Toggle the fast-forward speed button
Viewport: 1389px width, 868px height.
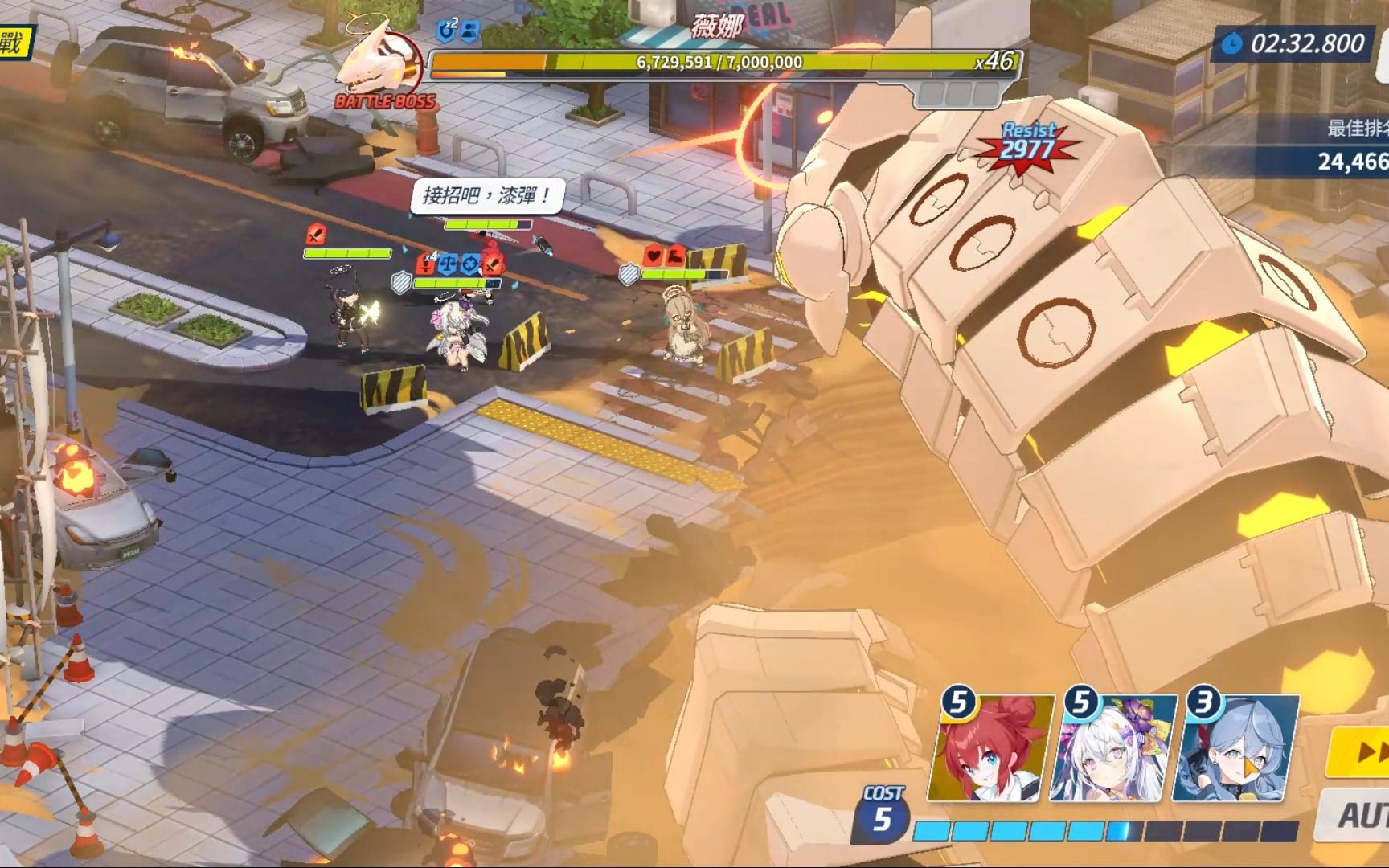coord(1362,752)
